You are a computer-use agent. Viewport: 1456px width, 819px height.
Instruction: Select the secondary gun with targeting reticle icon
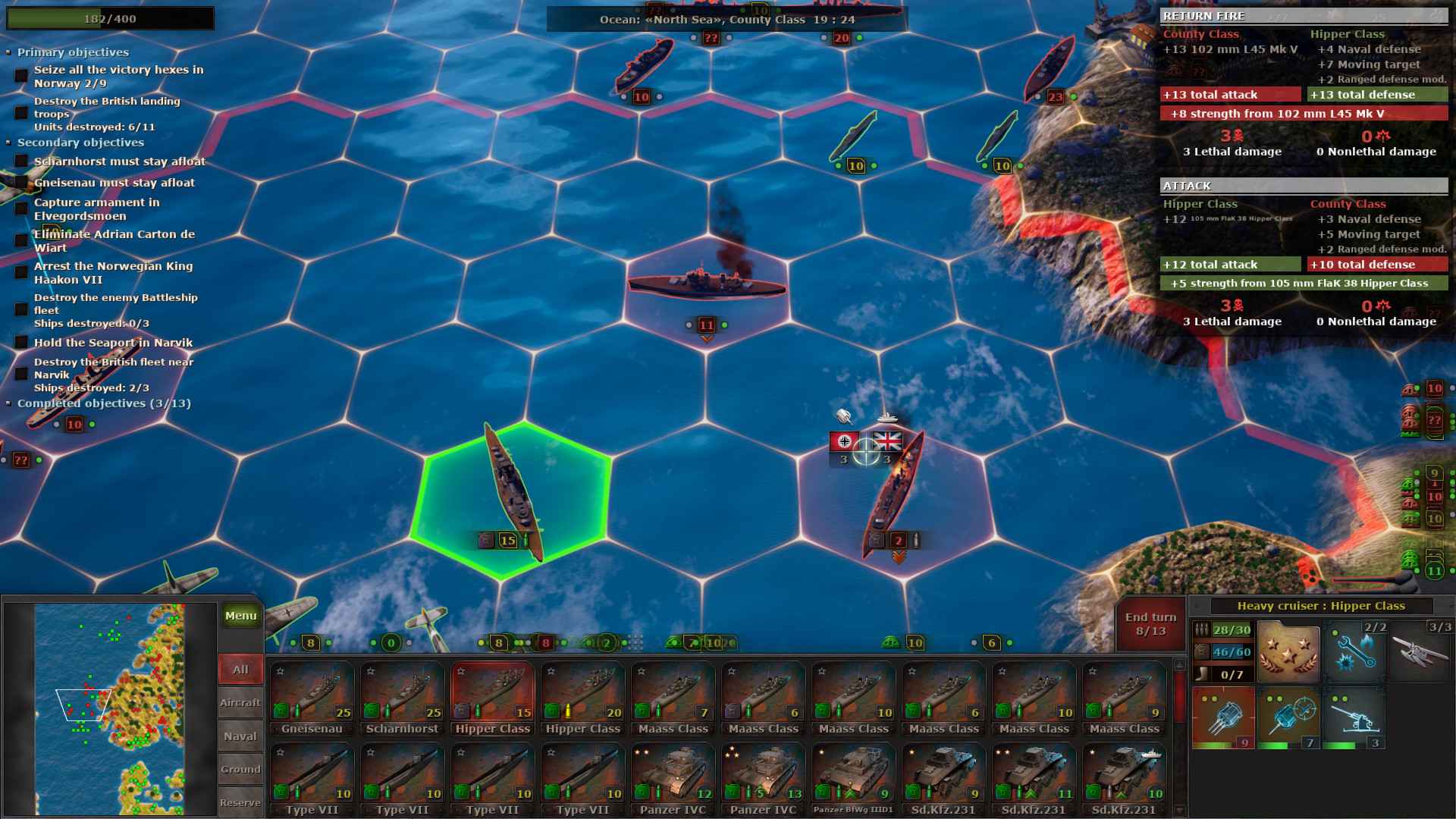pos(1292,715)
